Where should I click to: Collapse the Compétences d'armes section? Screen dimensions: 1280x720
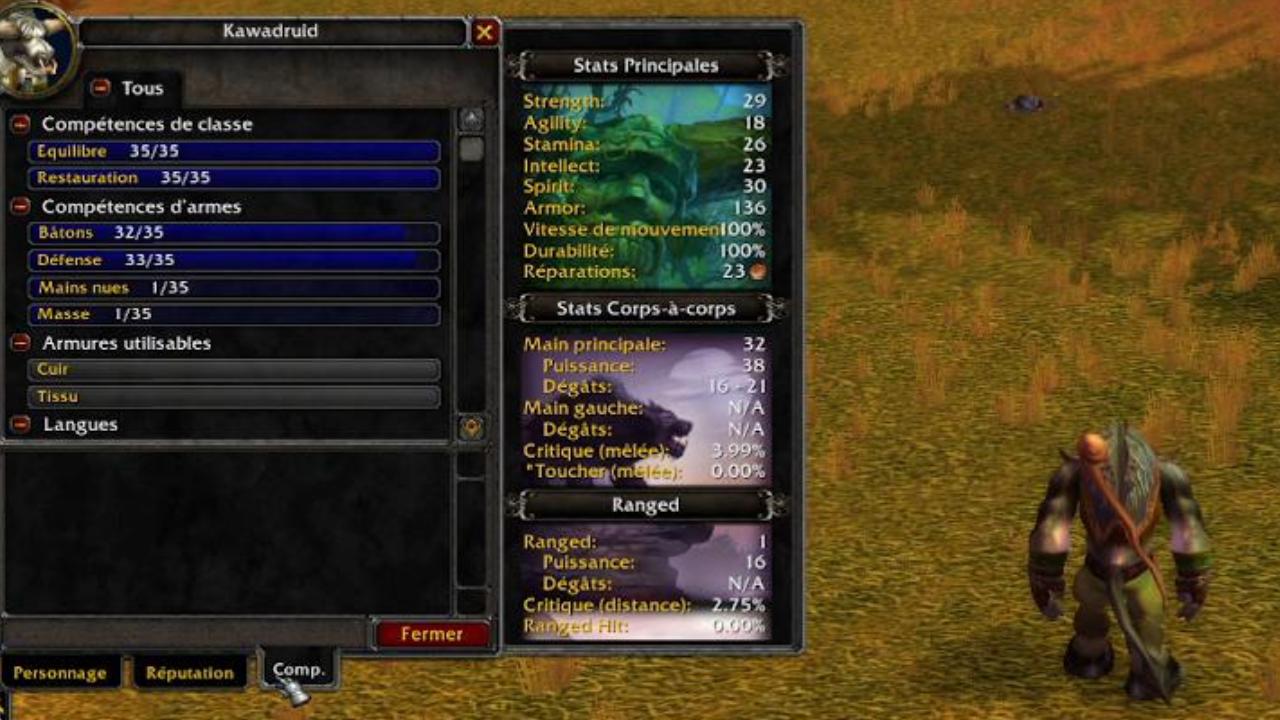pyautogui.click(x=20, y=206)
